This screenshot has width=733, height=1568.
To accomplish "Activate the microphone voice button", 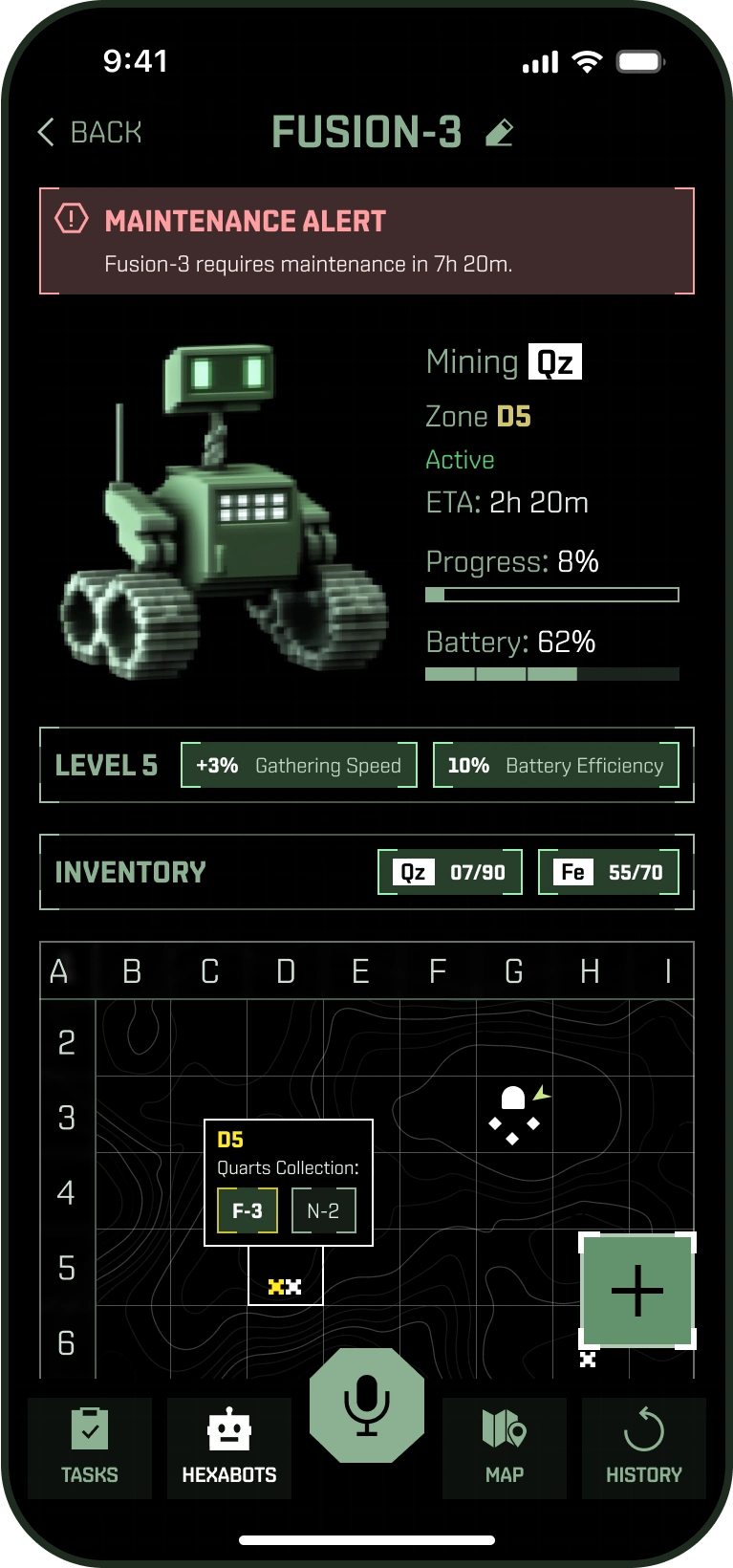I will 366,1405.
